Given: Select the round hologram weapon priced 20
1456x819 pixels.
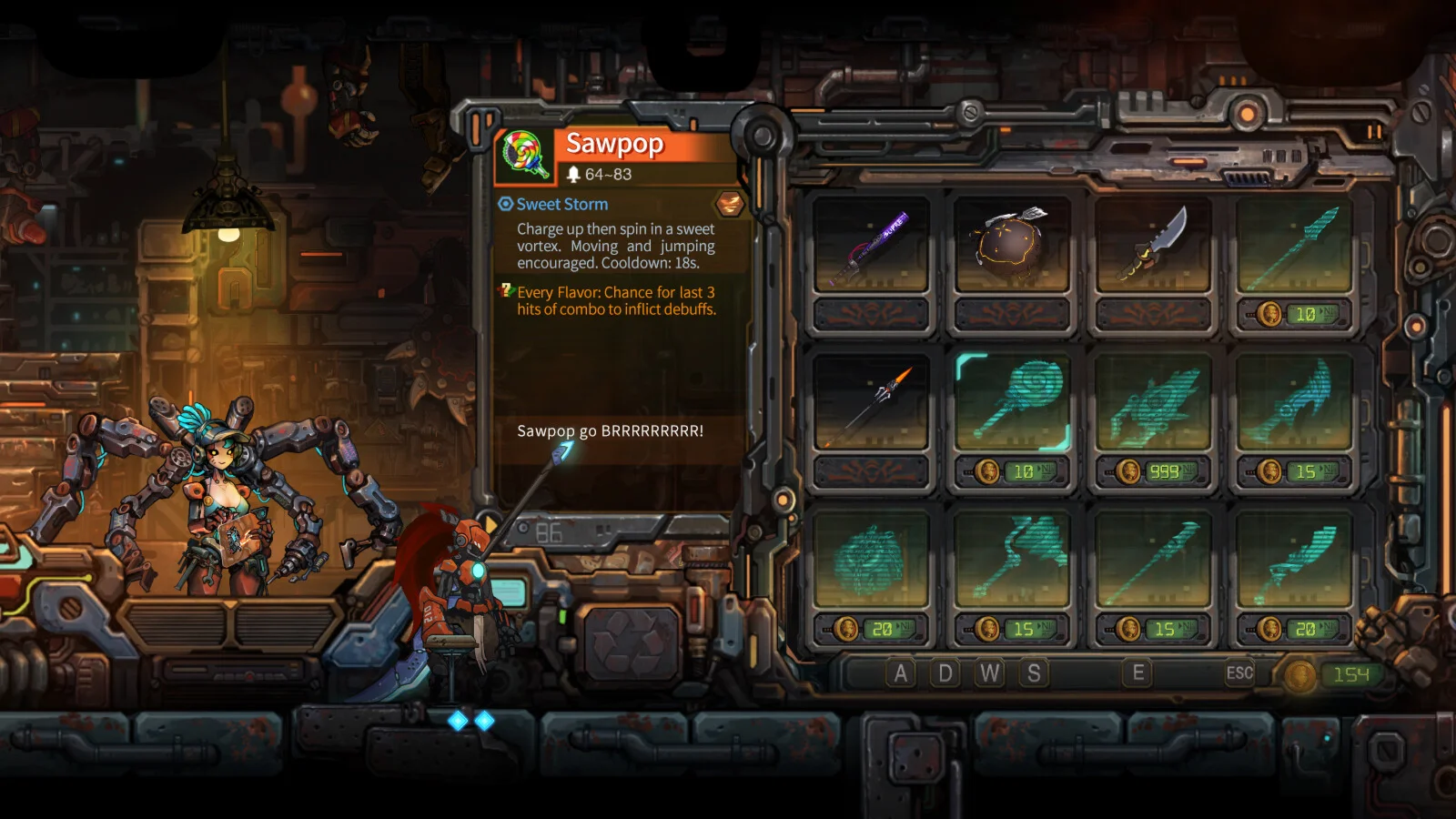Looking at the screenshot, I should (x=871, y=558).
